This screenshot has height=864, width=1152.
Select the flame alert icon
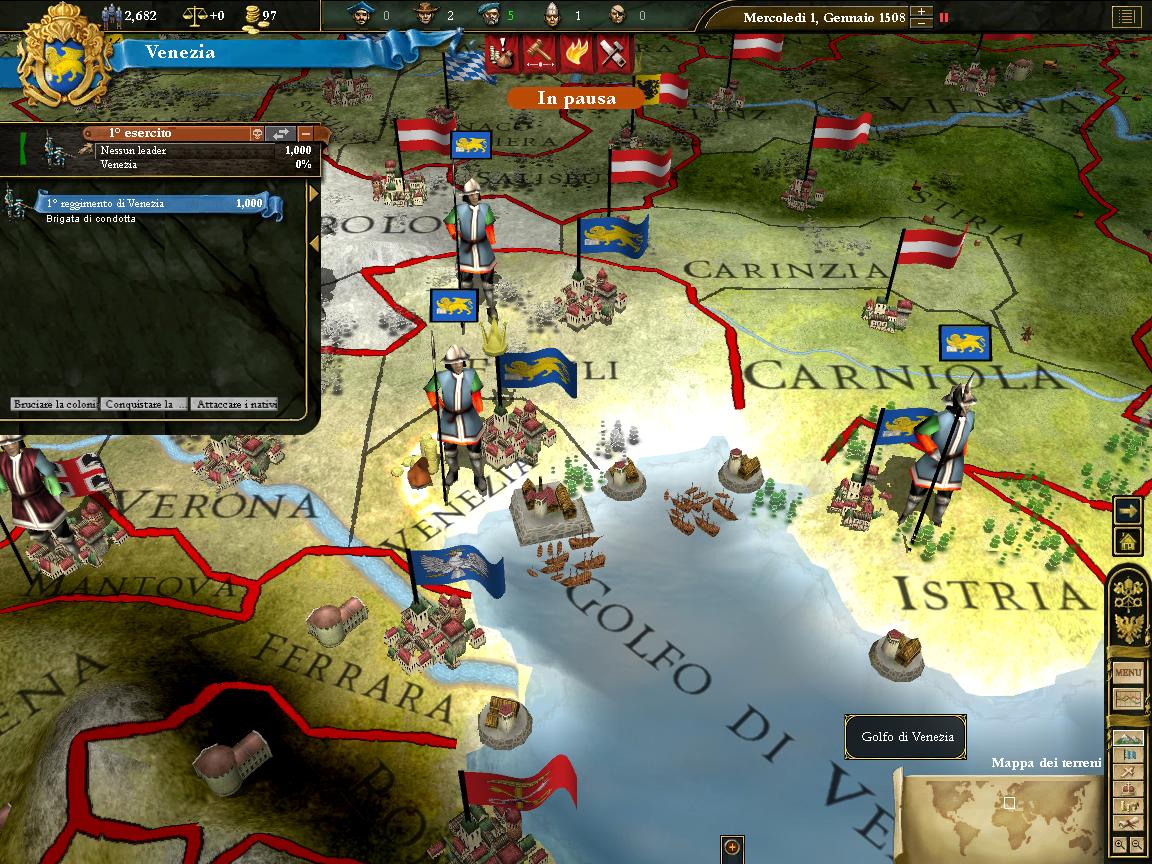point(575,52)
